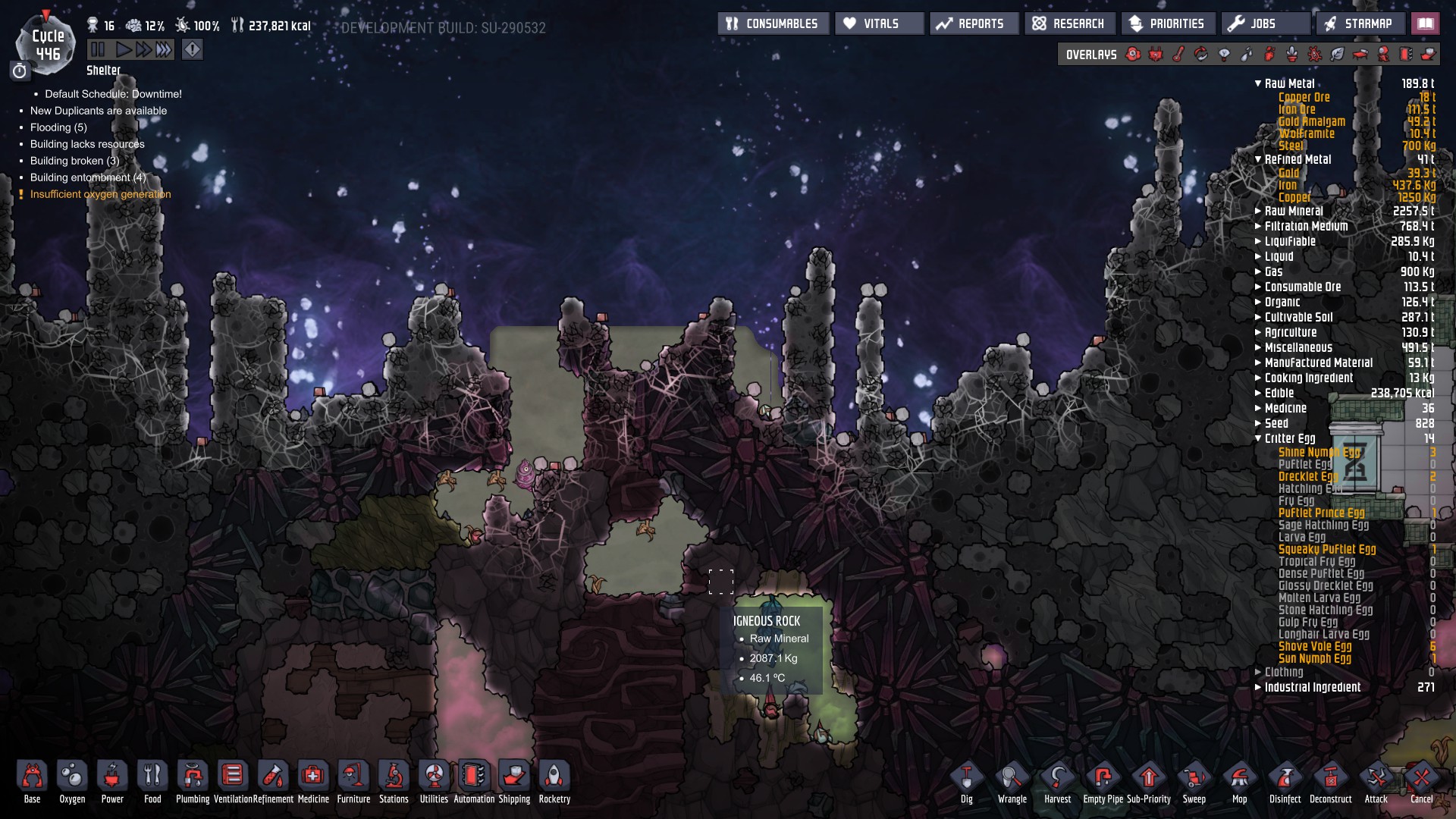
Task: Open the Power build category
Action: point(112,780)
